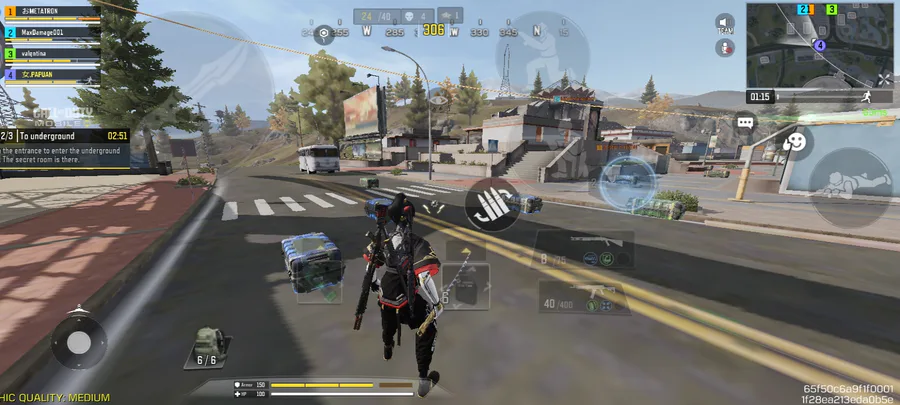The height and width of the screenshot is (405, 900).
Task: Toggle the microphone icon
Action: click(x=725, y=47)
